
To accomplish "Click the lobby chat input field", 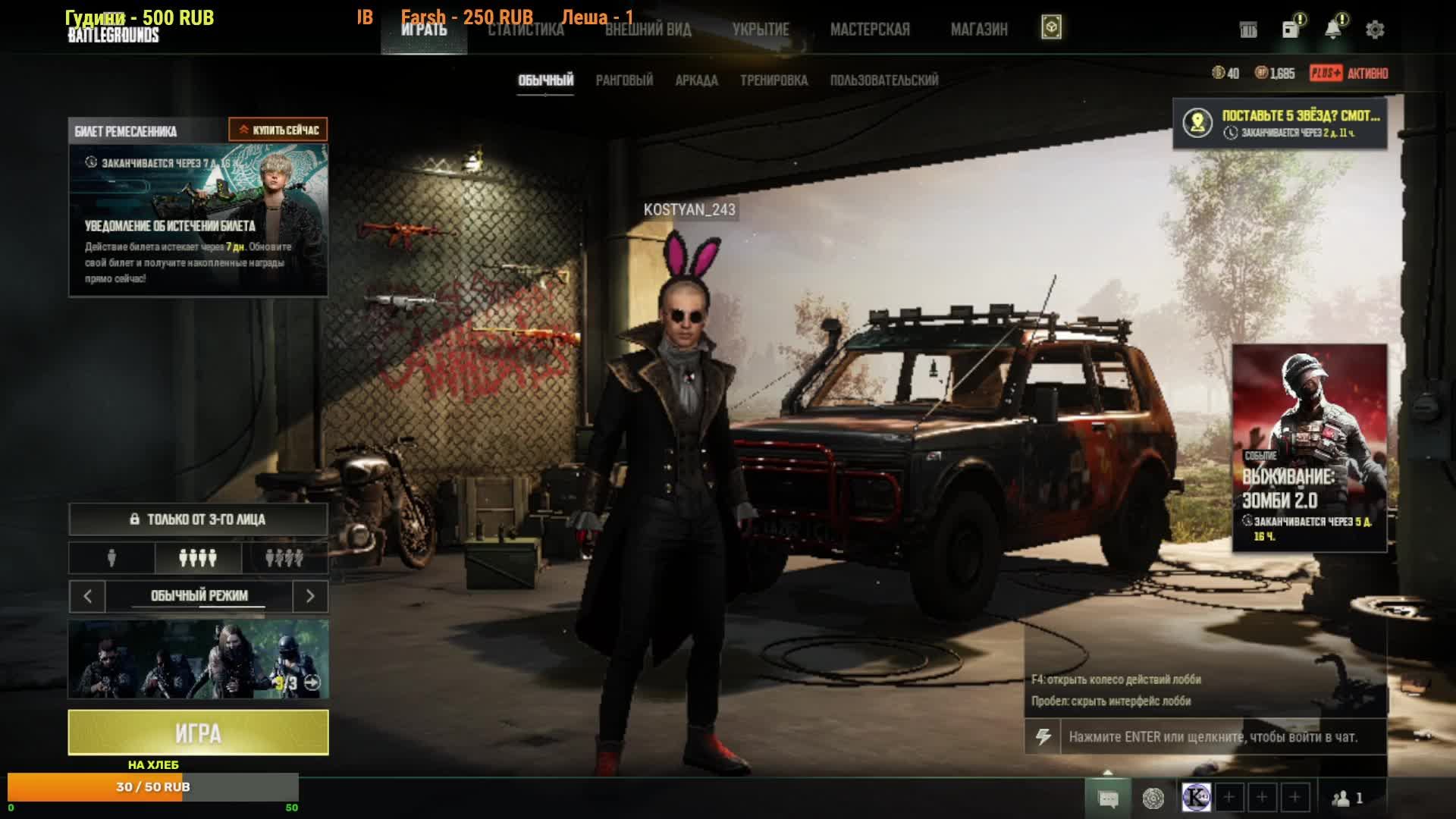I will pyautogui.click(x=1221, y=736).
